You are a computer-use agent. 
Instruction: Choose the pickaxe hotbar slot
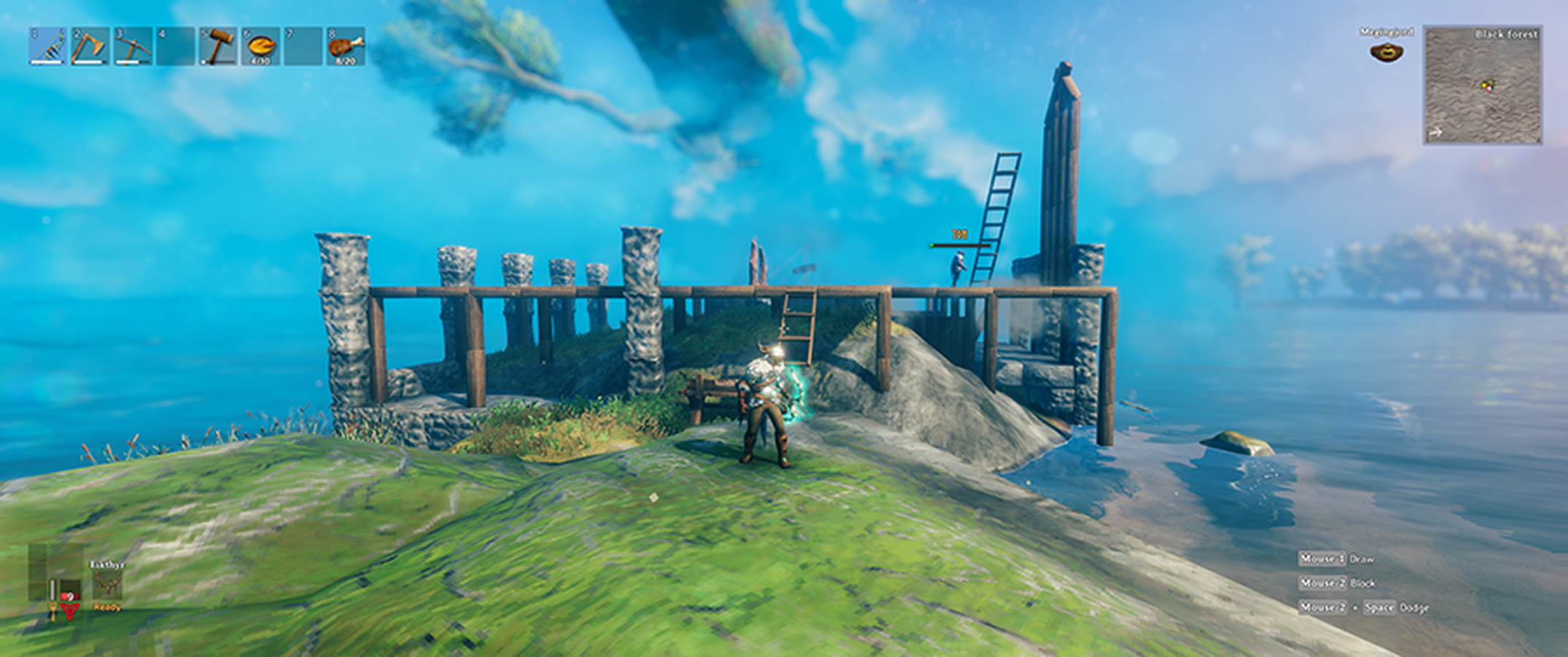click(134, 47)
